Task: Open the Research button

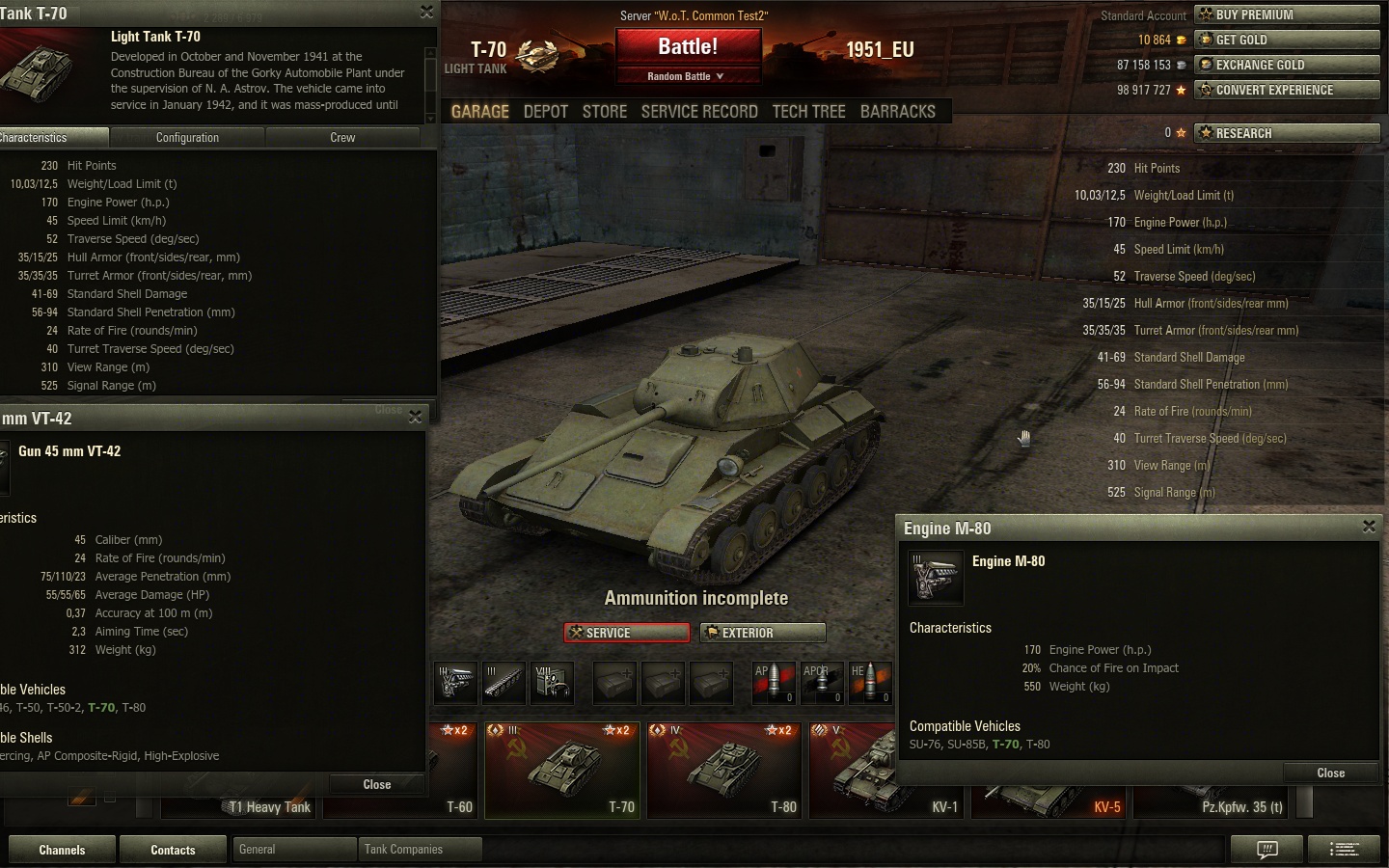Action: 1287,133
